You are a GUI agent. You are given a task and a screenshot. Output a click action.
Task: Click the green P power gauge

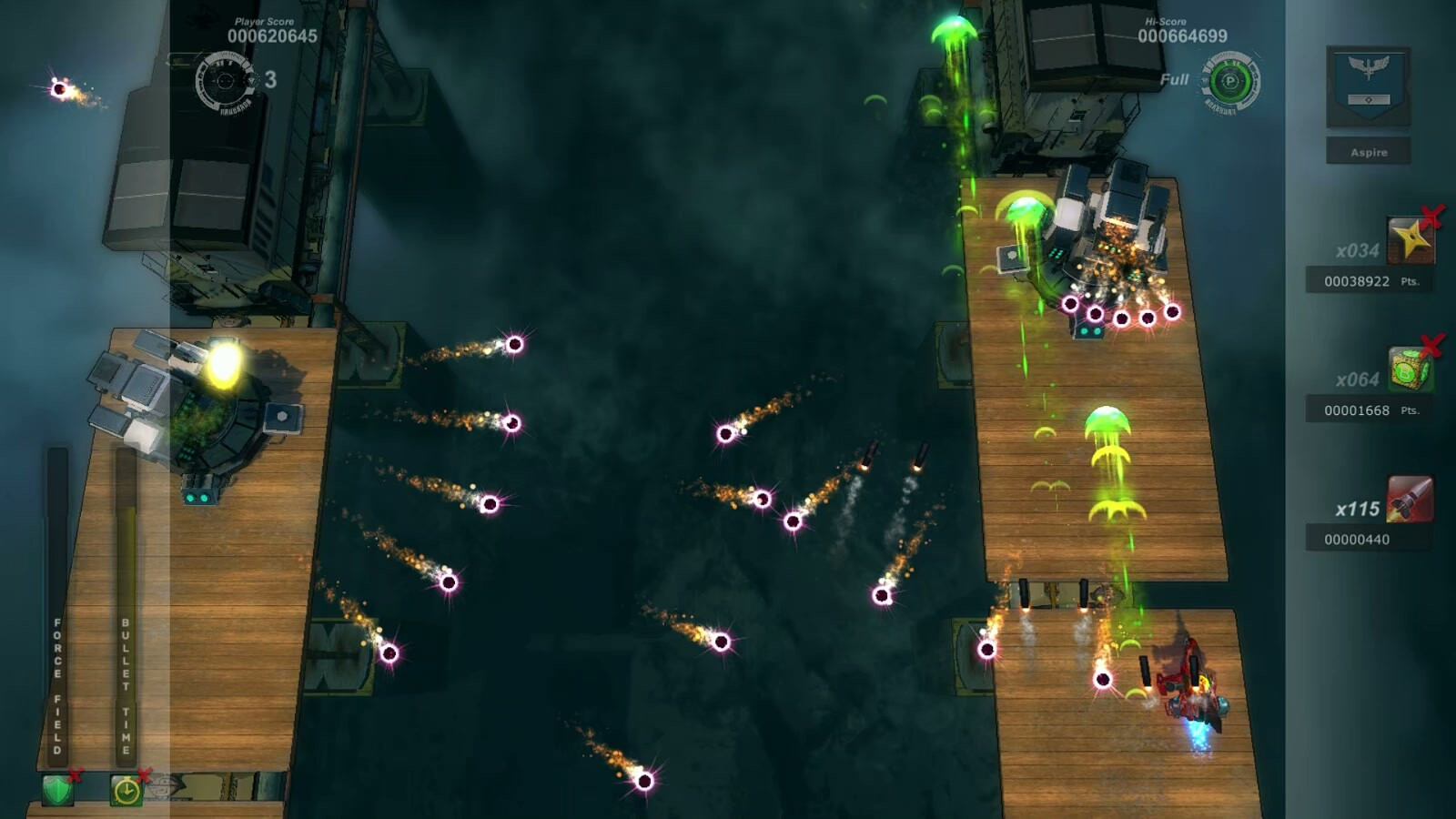coord(1230,82)
